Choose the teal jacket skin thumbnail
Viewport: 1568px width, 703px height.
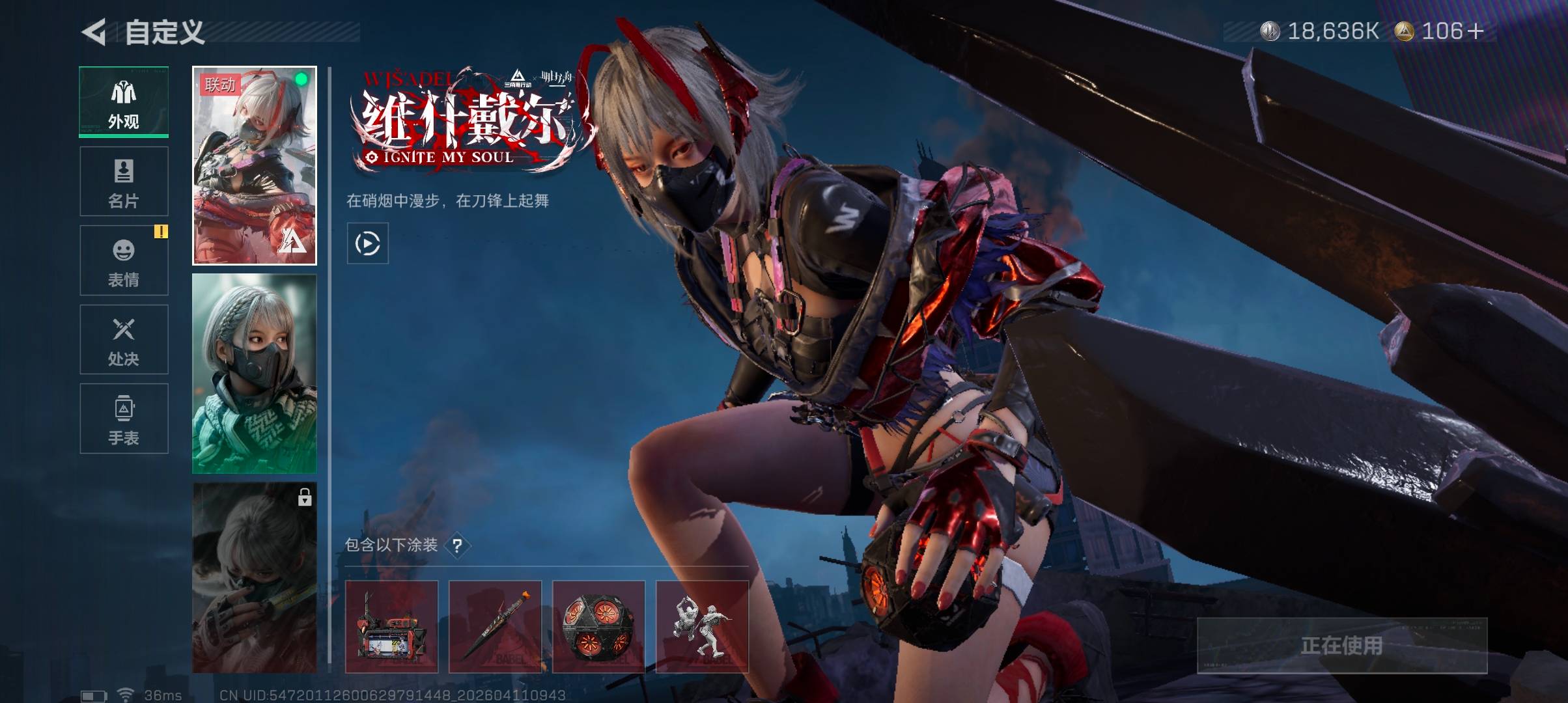point(255,374)
